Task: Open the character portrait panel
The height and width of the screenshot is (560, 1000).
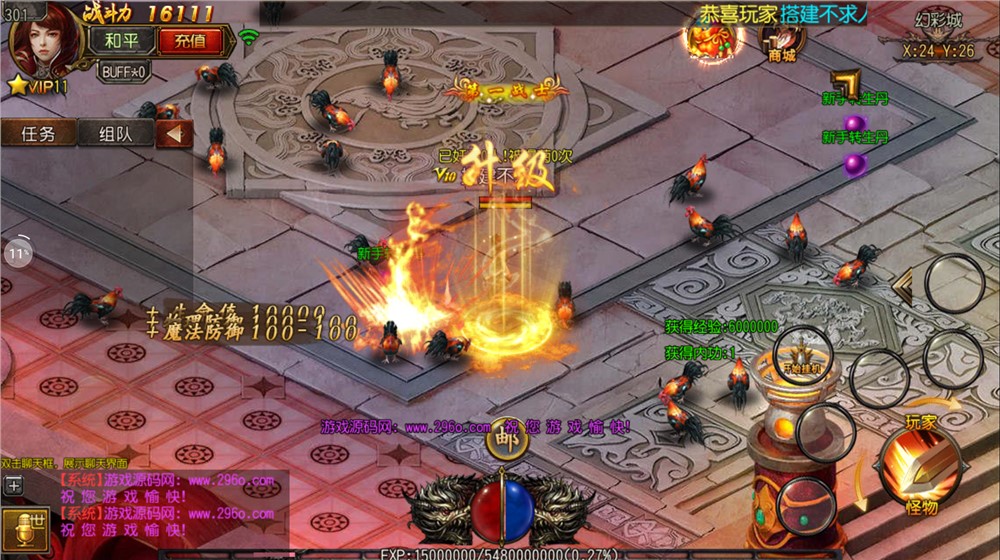Action: pyautogui.click(x=44, y=40)
